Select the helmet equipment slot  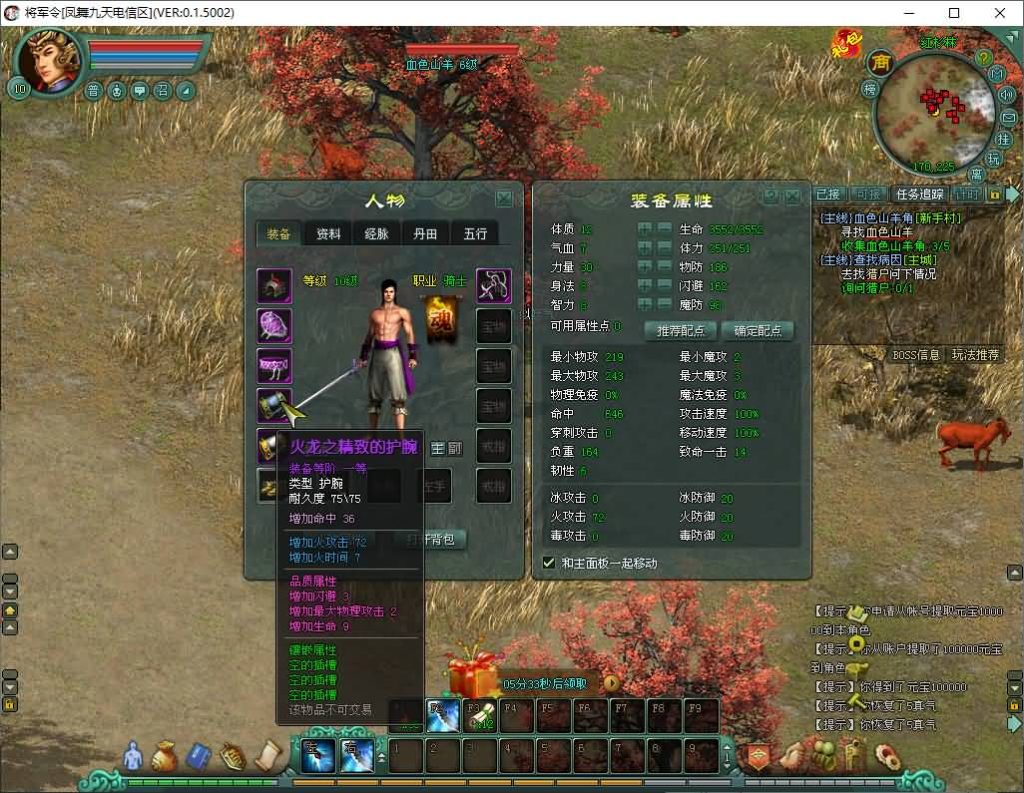[x=274, y=286]
